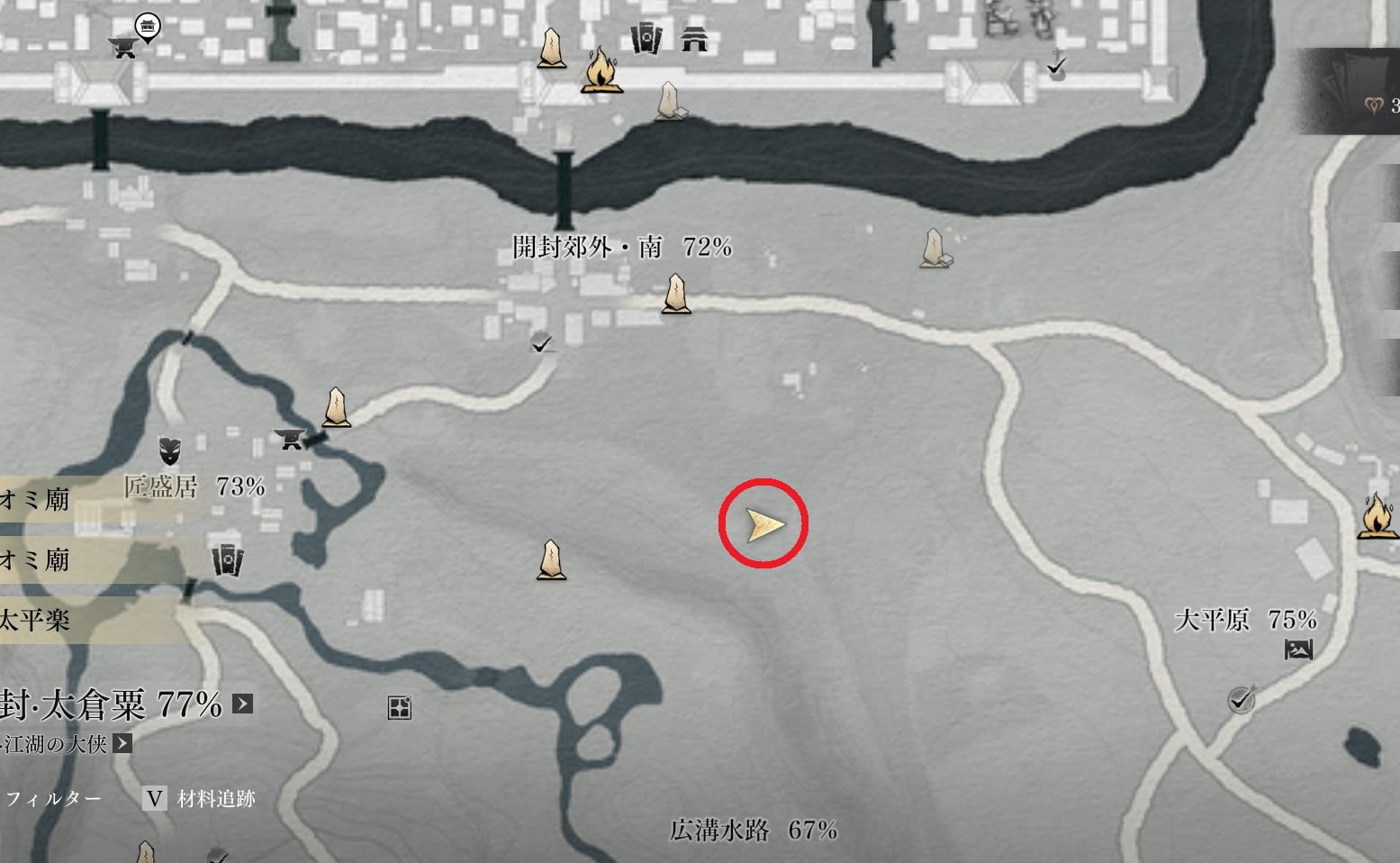Open the 江湖の大侠 arrow entry
1400x863 pixels.
tap(122, 743)
